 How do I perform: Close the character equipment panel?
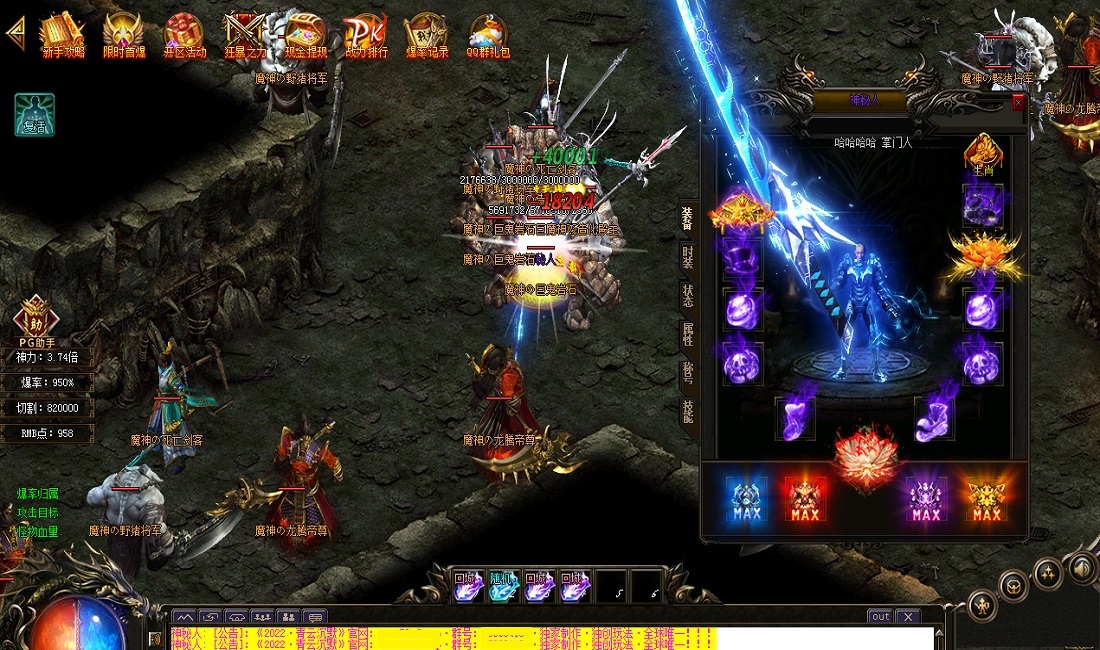click(1018, 102)
